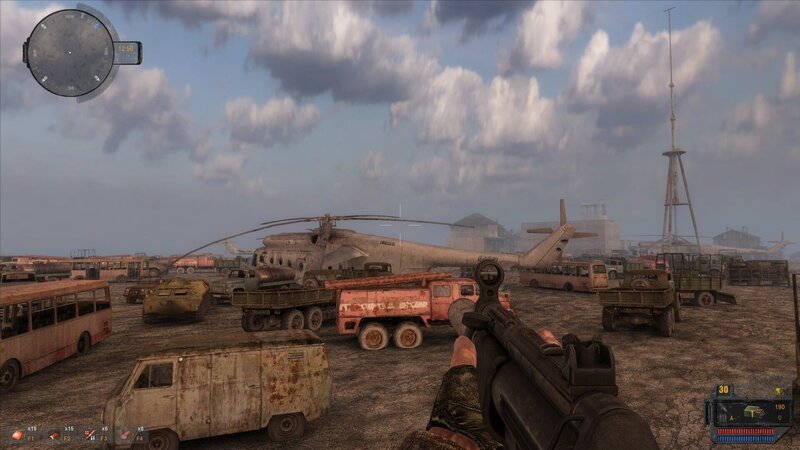Select the F2 quick slot item

click(54, 435)
